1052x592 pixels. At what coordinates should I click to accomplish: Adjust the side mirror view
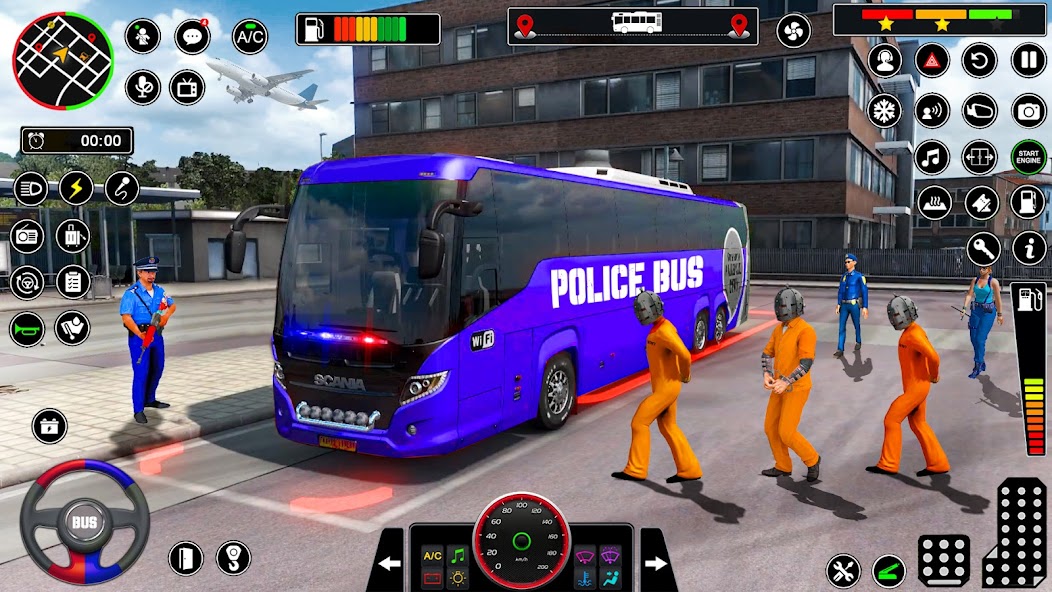980,109
